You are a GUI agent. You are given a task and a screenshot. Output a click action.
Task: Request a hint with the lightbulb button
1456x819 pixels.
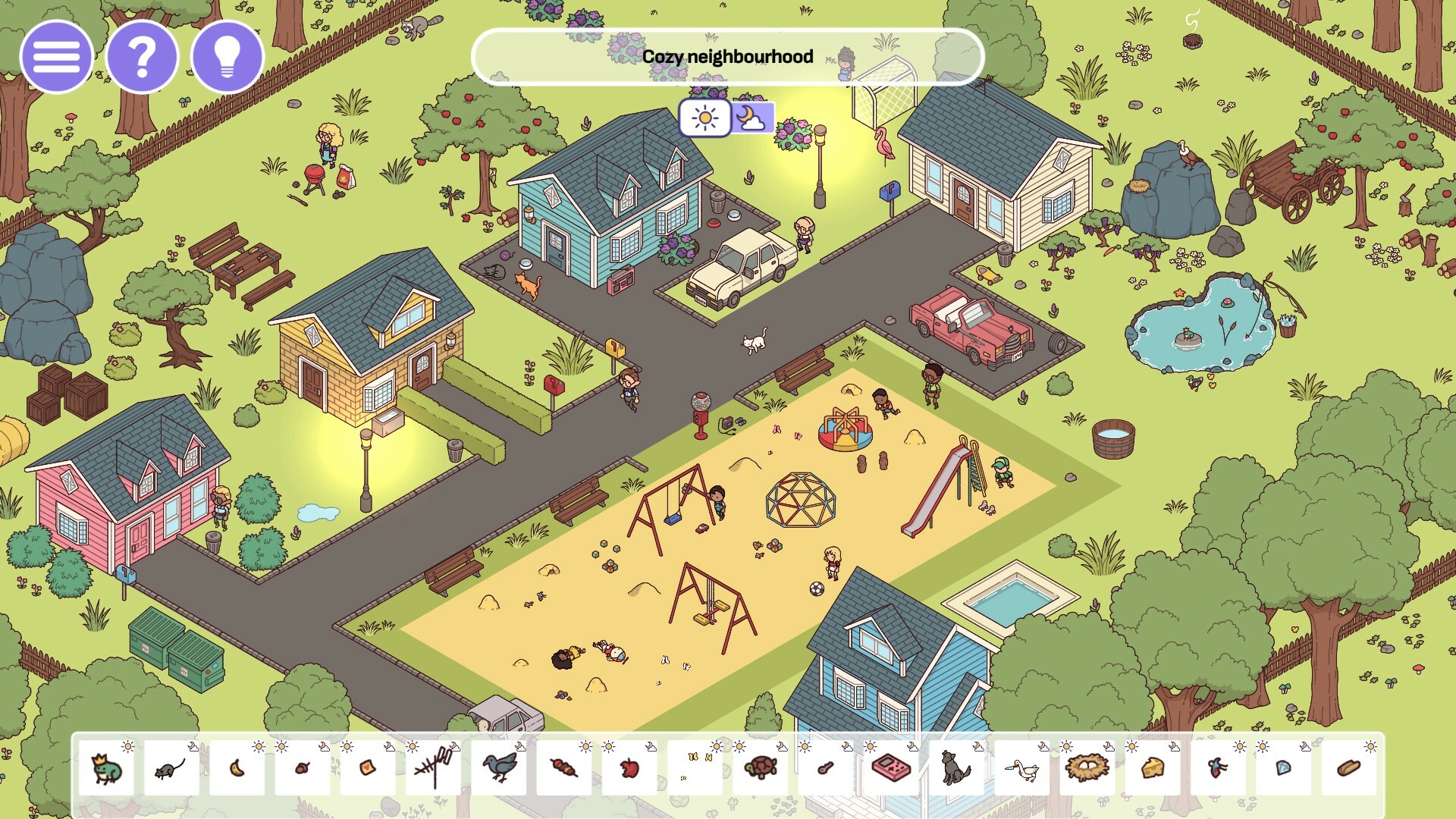click(227, 56)
